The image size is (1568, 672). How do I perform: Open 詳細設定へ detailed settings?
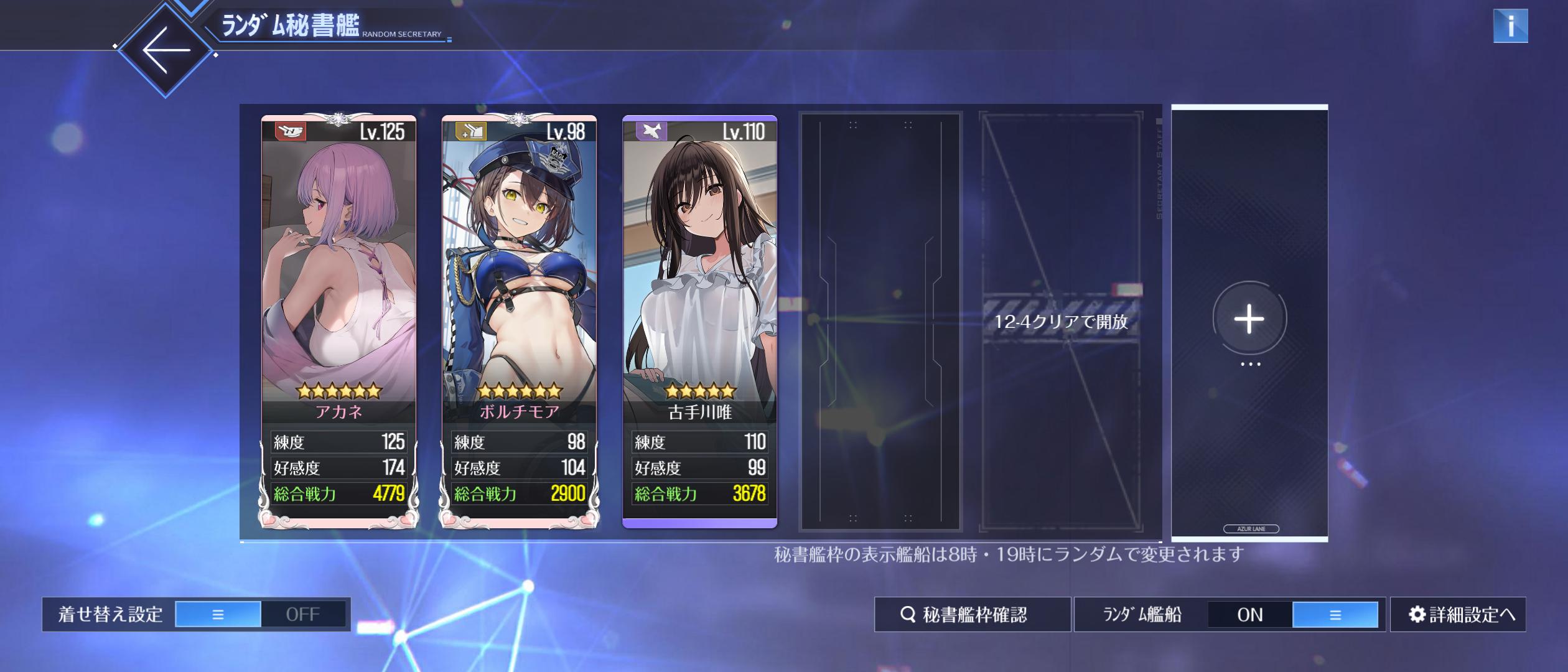[1458, 614]
